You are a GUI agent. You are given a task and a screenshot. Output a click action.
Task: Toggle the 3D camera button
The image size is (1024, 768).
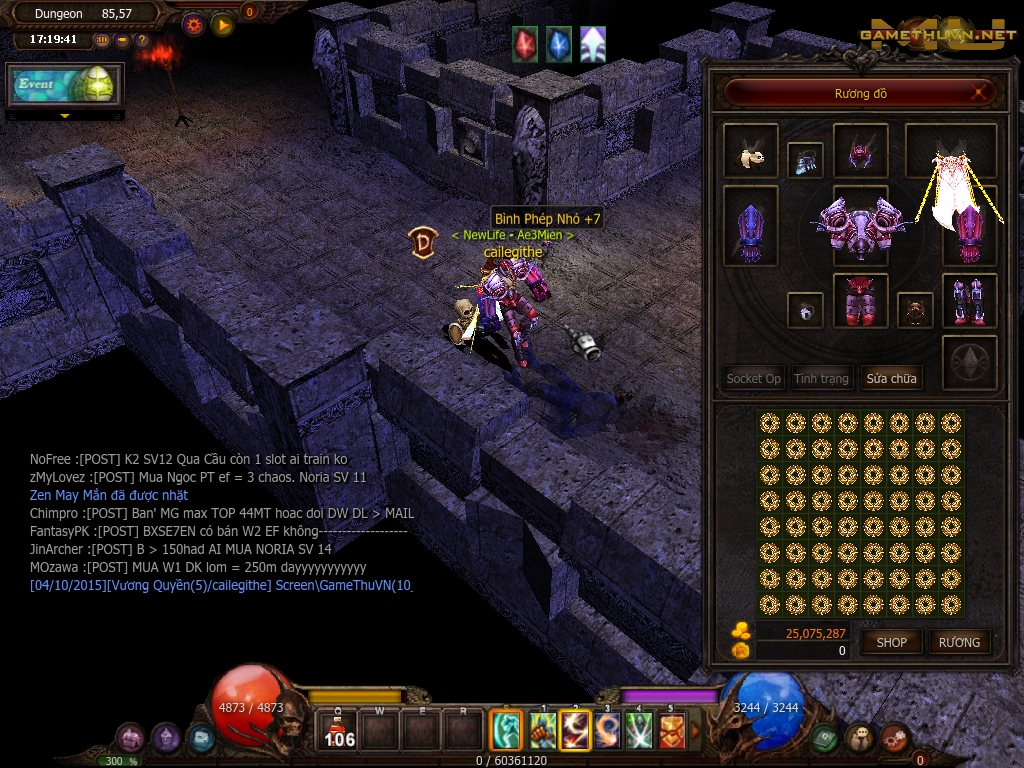(102, 41)
